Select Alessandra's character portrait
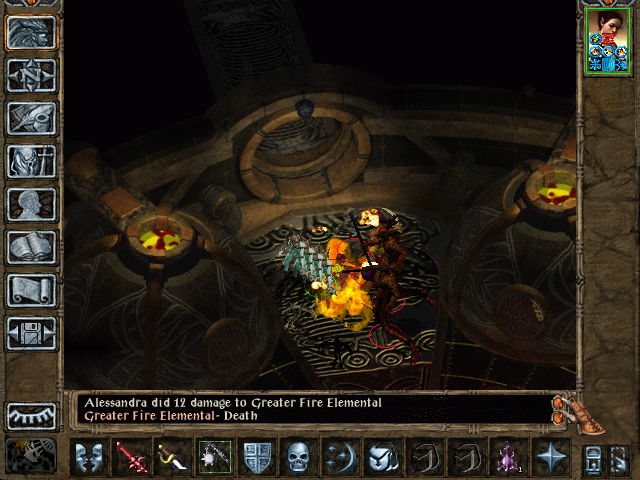The width and height of the screenshot is (640, 480). point(608,40)
